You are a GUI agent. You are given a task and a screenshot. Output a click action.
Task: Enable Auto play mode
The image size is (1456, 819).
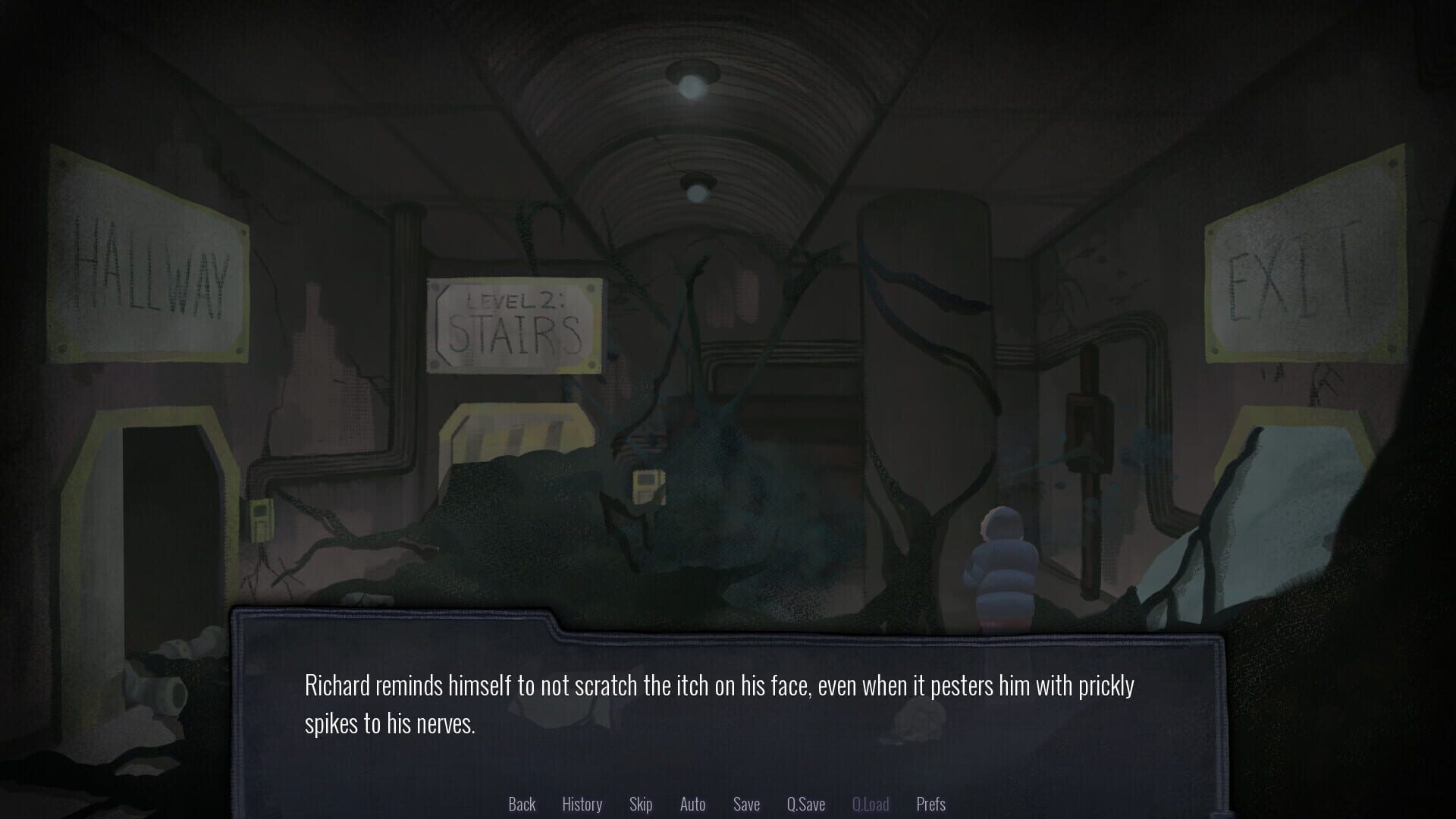coord(692,804)
